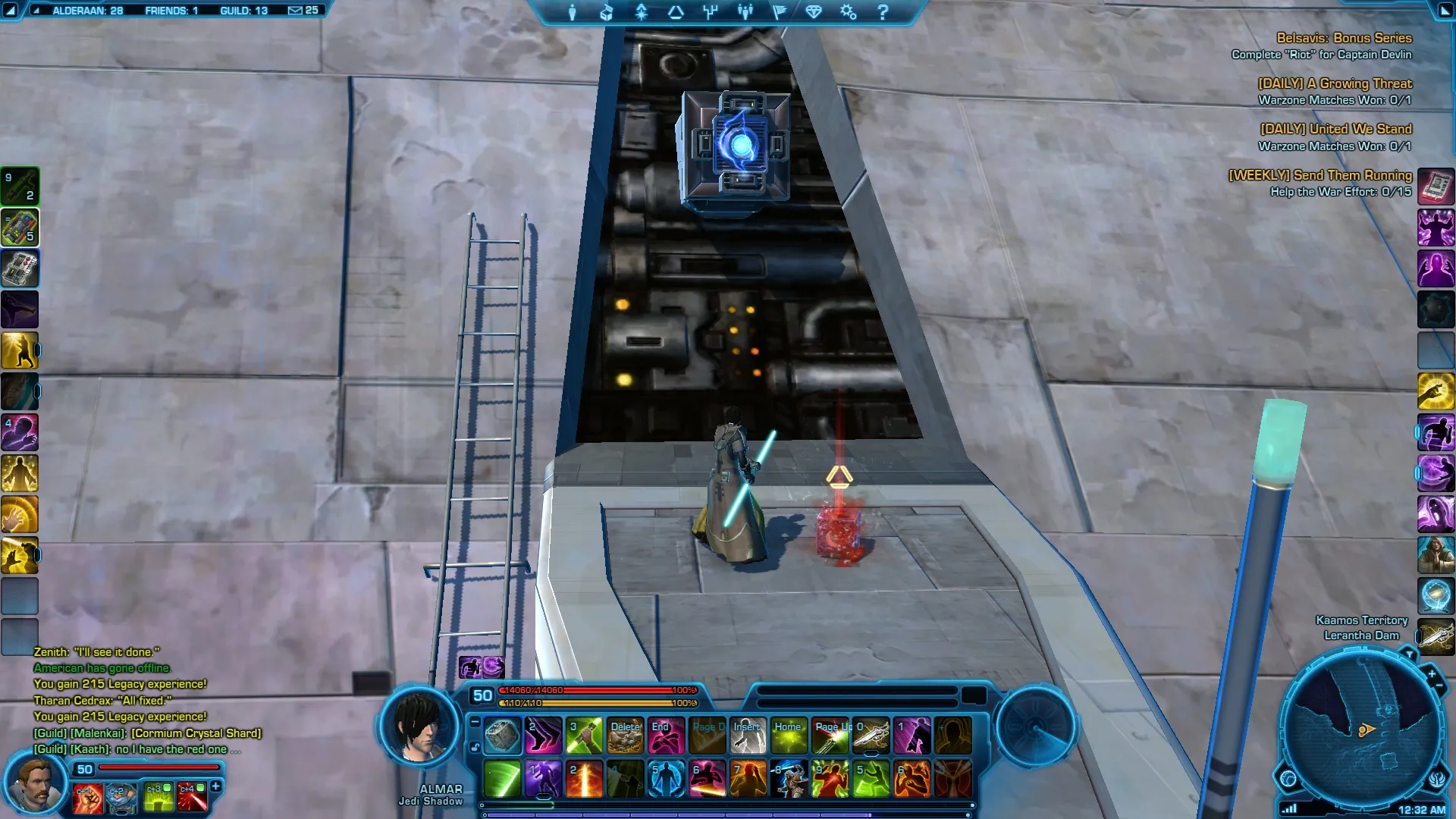
Task: Activate the Home-bound green burst ability
Action: tap(789, 736)
